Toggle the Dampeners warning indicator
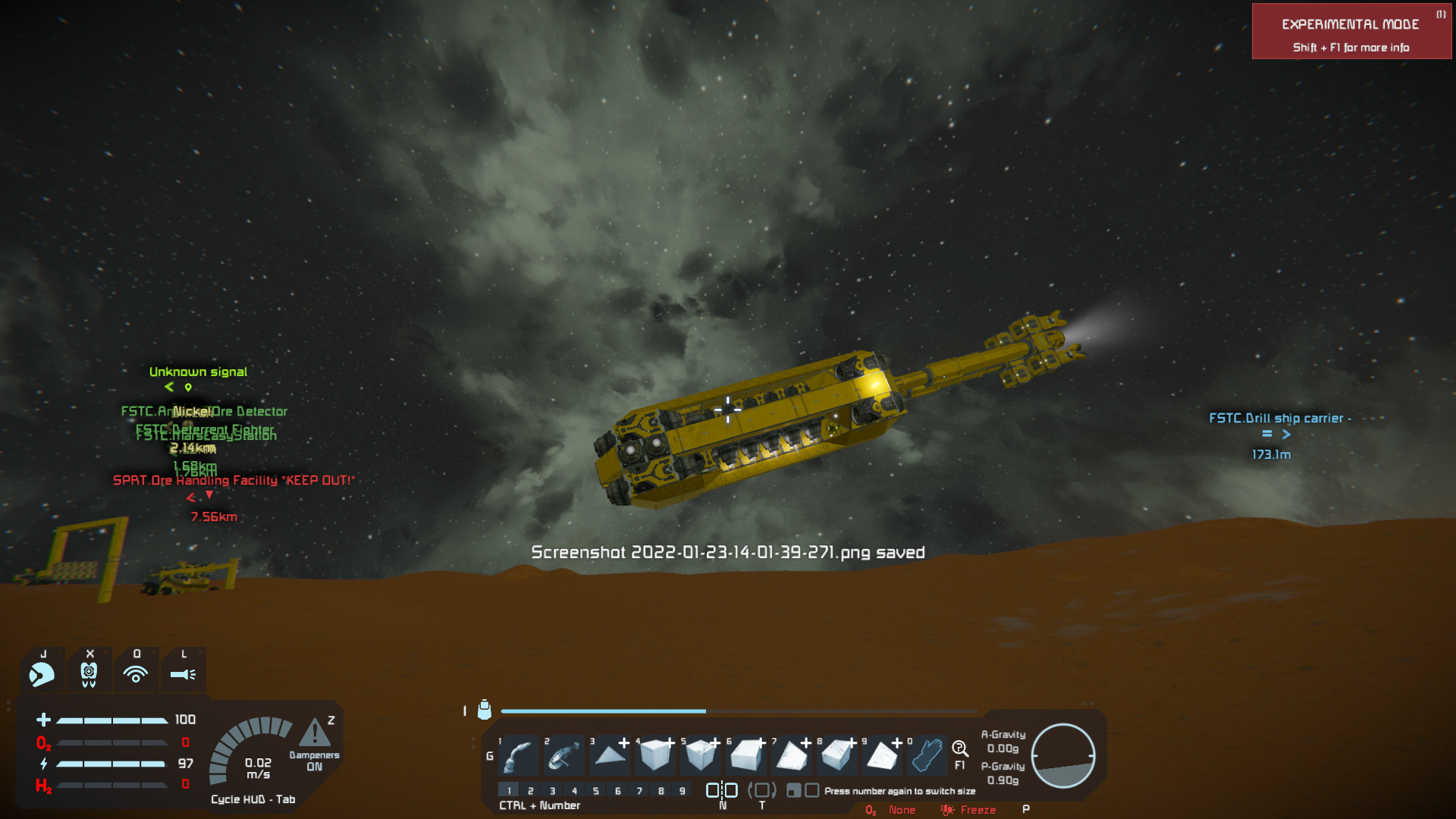The height and width of the screenshot is (819, 1456). (315, 734)
